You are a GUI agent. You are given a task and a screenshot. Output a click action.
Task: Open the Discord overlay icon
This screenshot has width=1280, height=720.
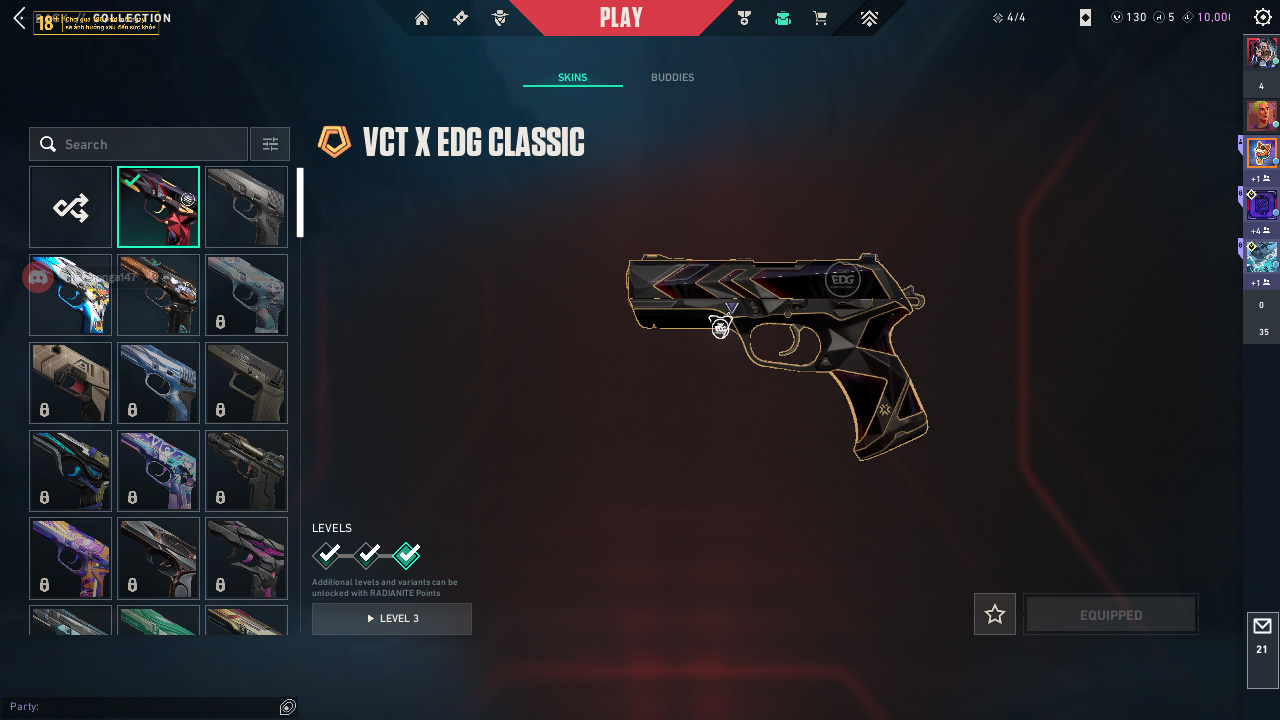38,277
